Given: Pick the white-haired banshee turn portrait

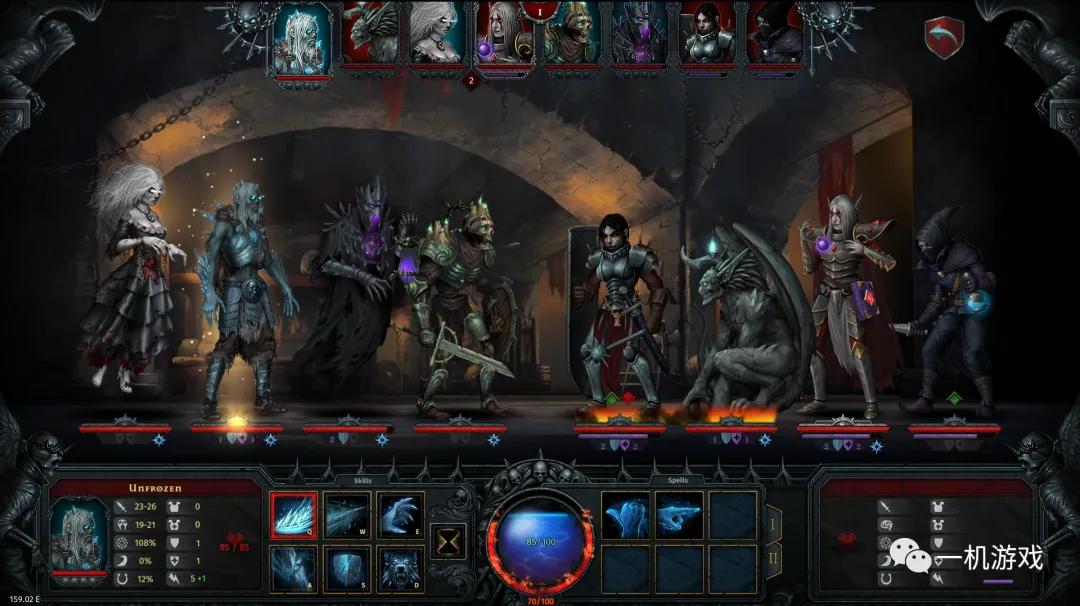Looking at the screenshot, I should pyautogui.click(x=437, y=37).
